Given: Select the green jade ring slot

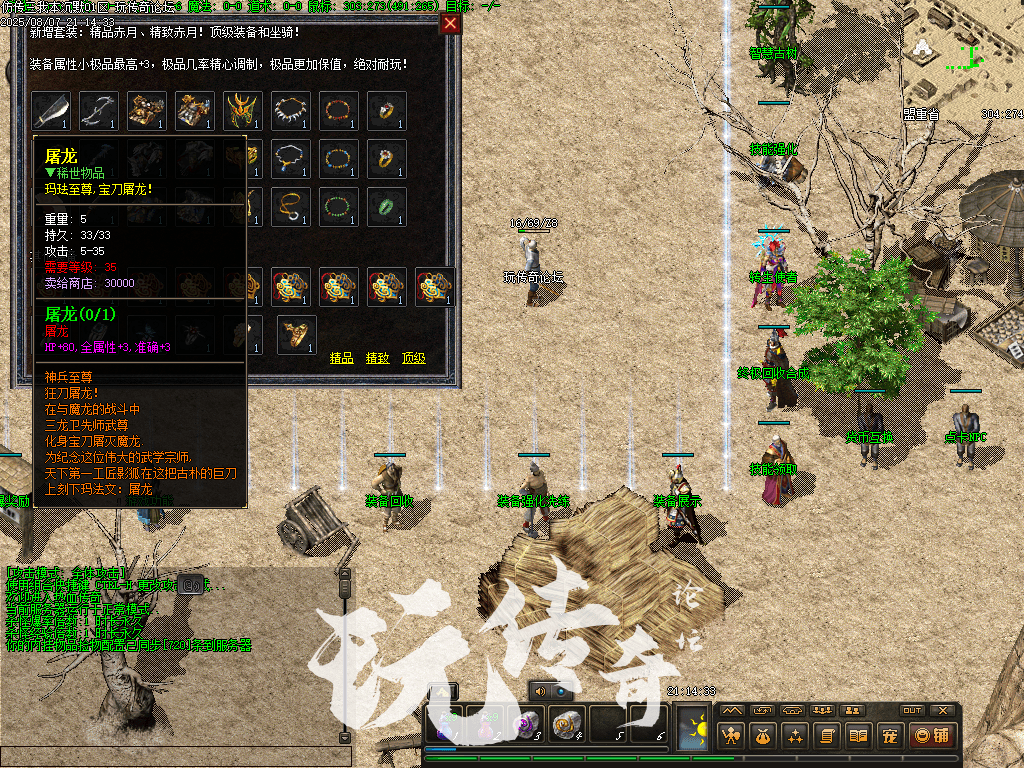Looking at the screenshot, I should pos(387,207).
